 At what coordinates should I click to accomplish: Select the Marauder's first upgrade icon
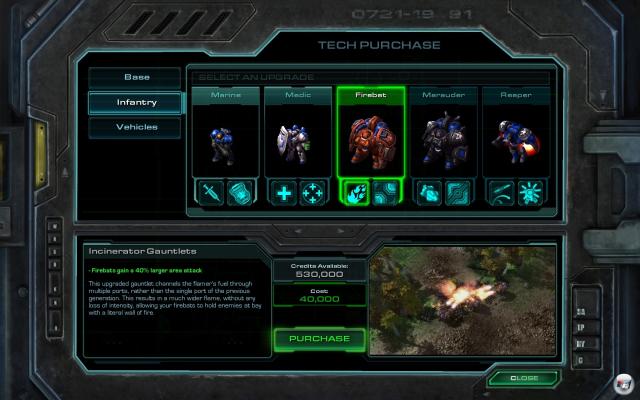click(429, 193)
